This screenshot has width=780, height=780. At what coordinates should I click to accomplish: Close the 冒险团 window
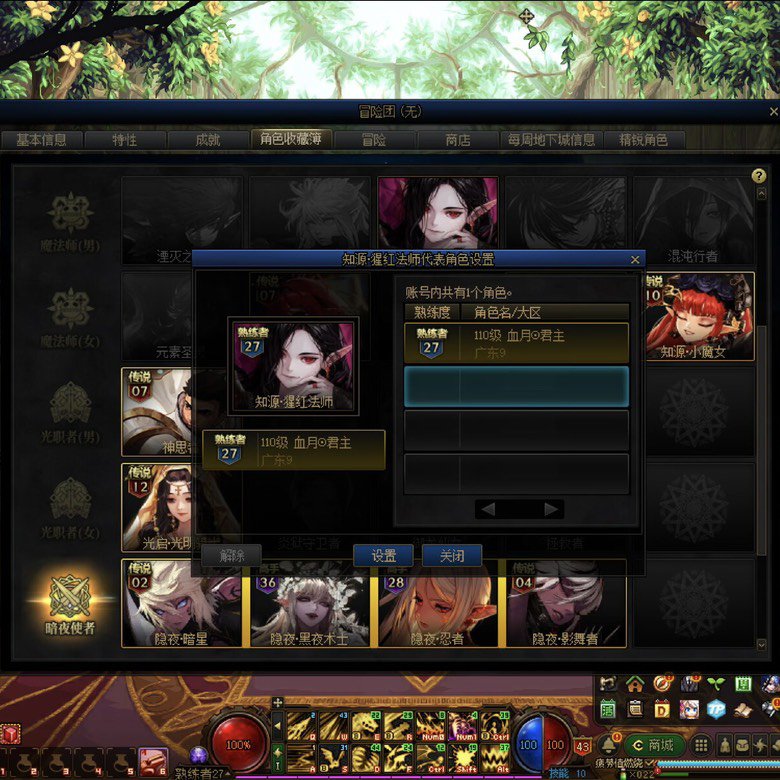(773, 112)
